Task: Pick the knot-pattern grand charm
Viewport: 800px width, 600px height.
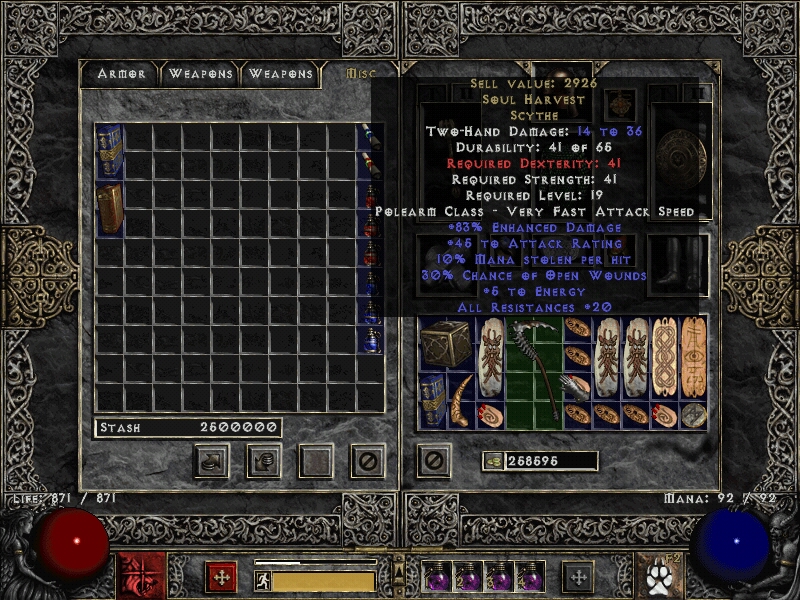Action: 664,357
